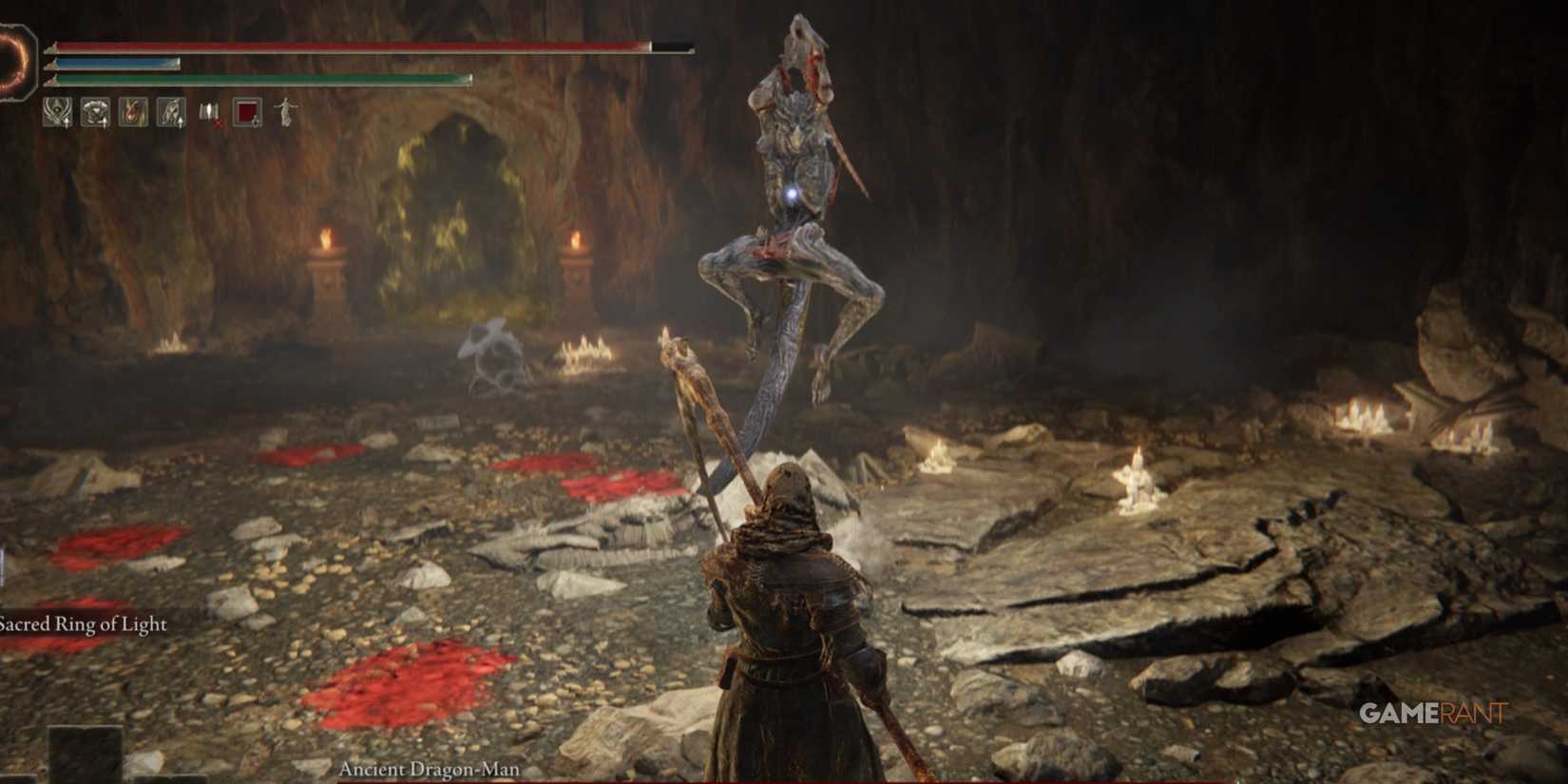
Task: Click the glowing ring emblem beside the status bars
Action: [x=13, y=60]
